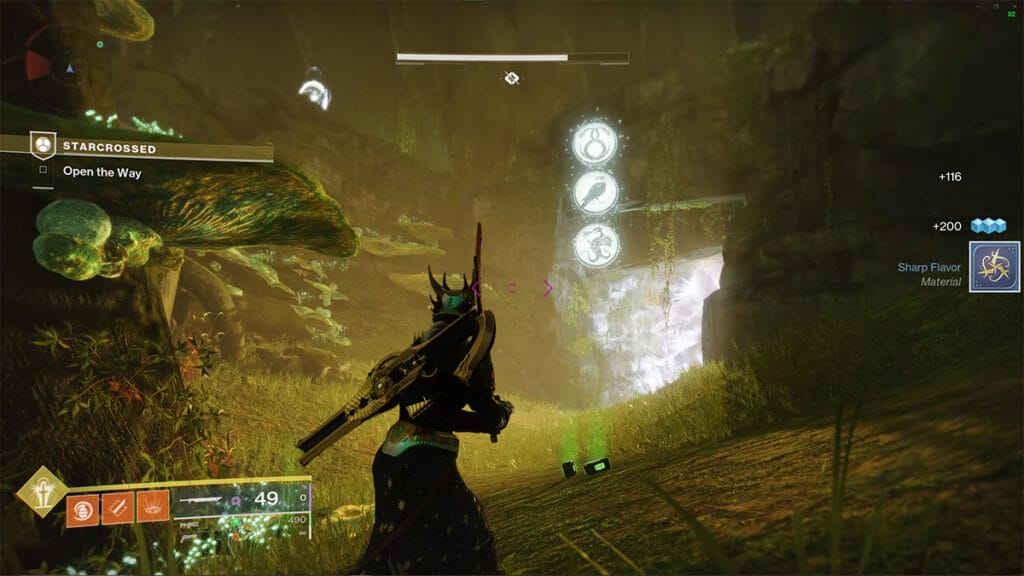Select the orange grenade ability icon

[82, 508]
